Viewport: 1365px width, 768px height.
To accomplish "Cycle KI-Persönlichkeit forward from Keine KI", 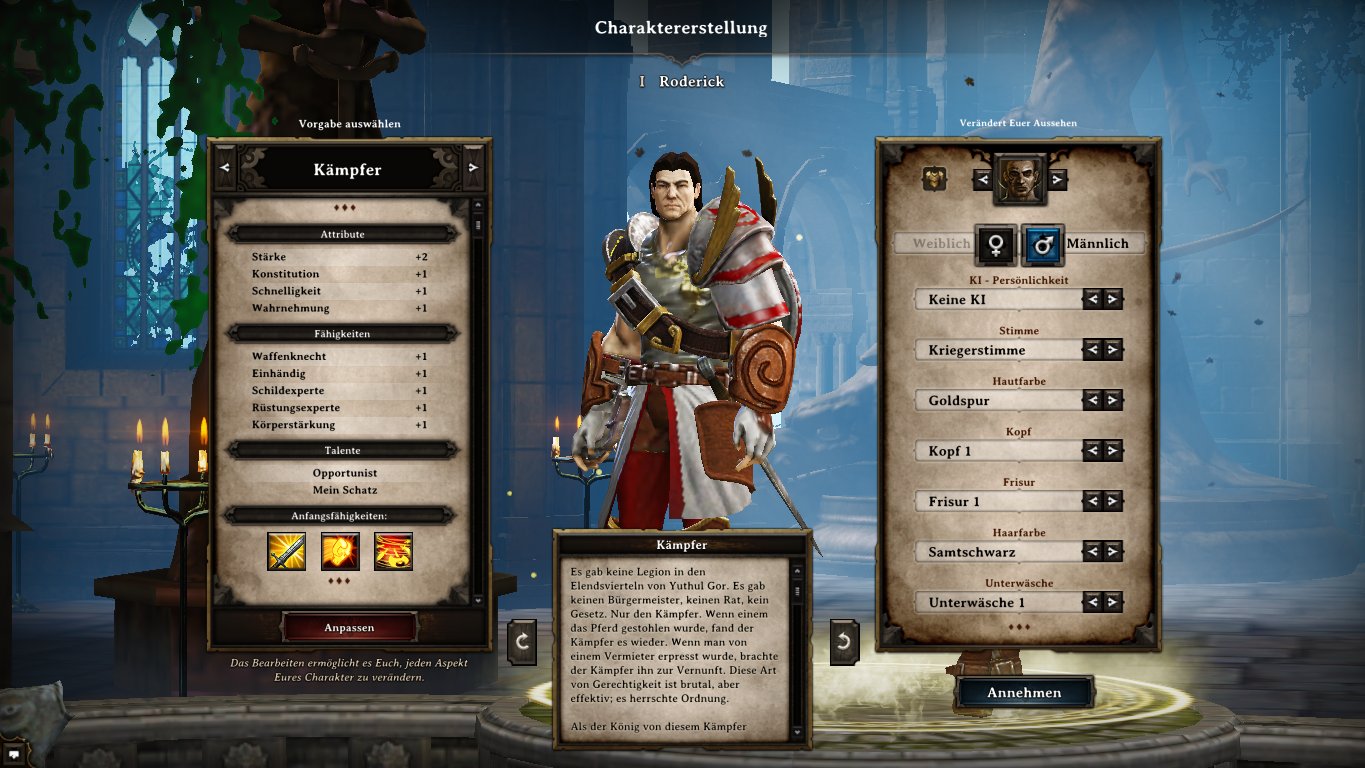I will click(1112, 299).
